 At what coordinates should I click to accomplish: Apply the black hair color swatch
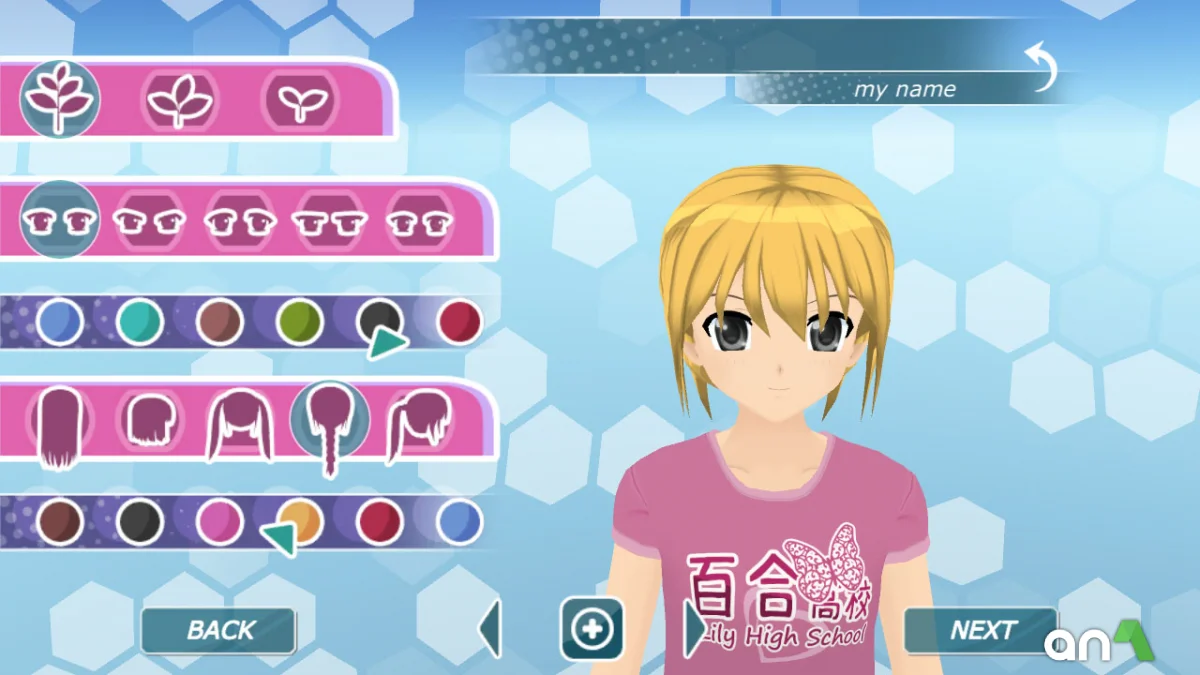point(140,522)
